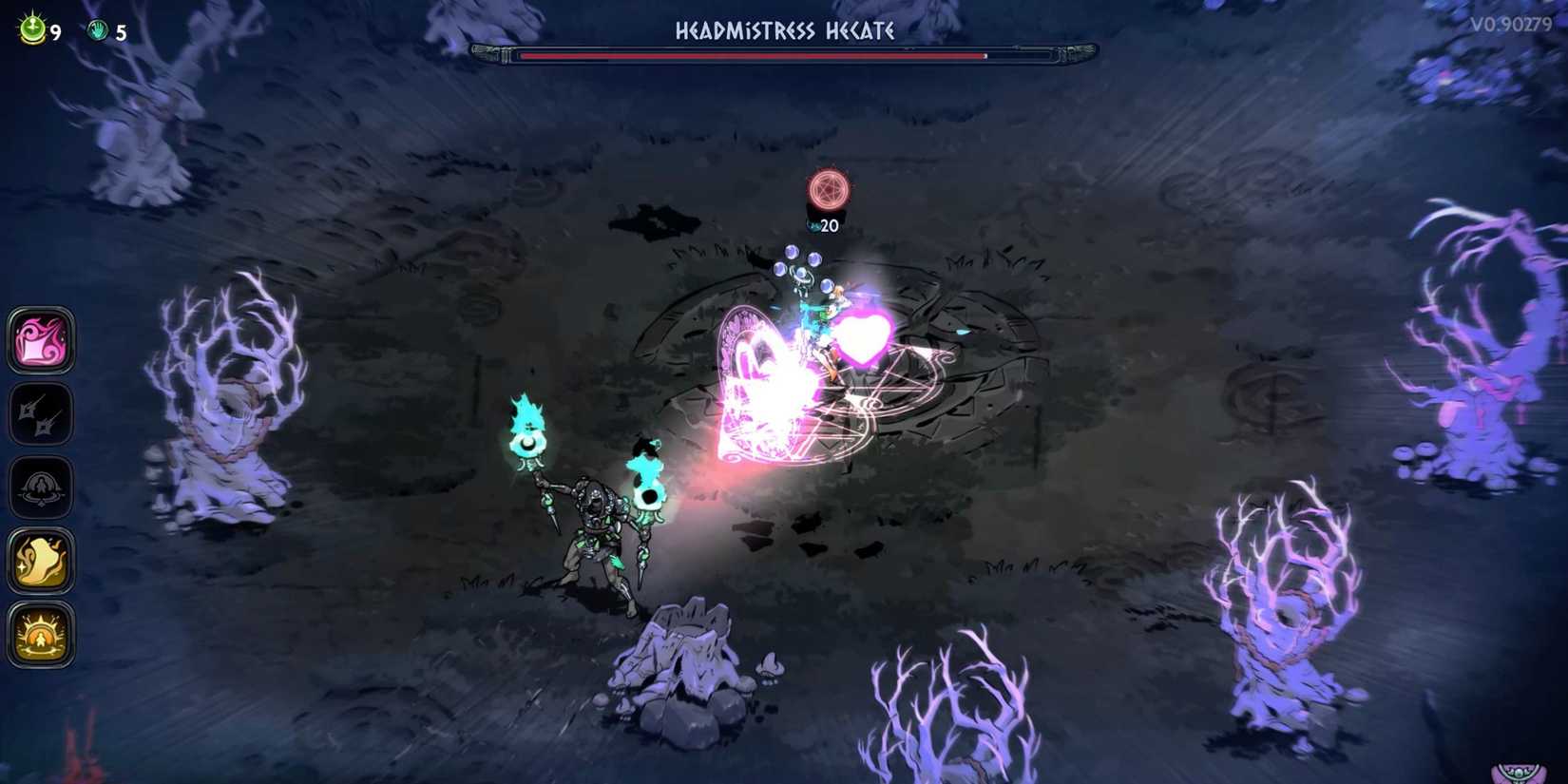1568x784 pixels.
Task: Click the twin daggers ability icon
Action: point(41,415)
